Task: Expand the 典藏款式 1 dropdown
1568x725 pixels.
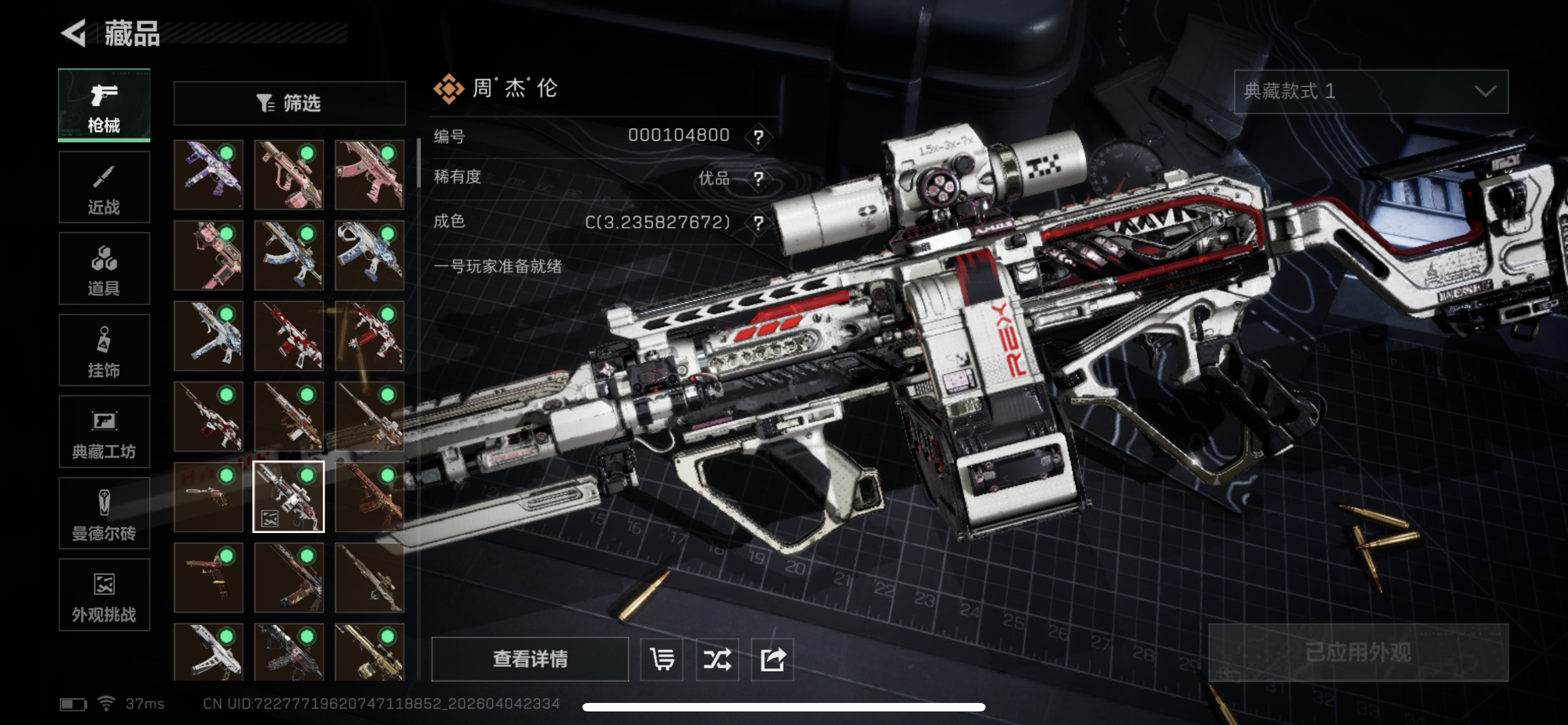Action: (1370, 91)
